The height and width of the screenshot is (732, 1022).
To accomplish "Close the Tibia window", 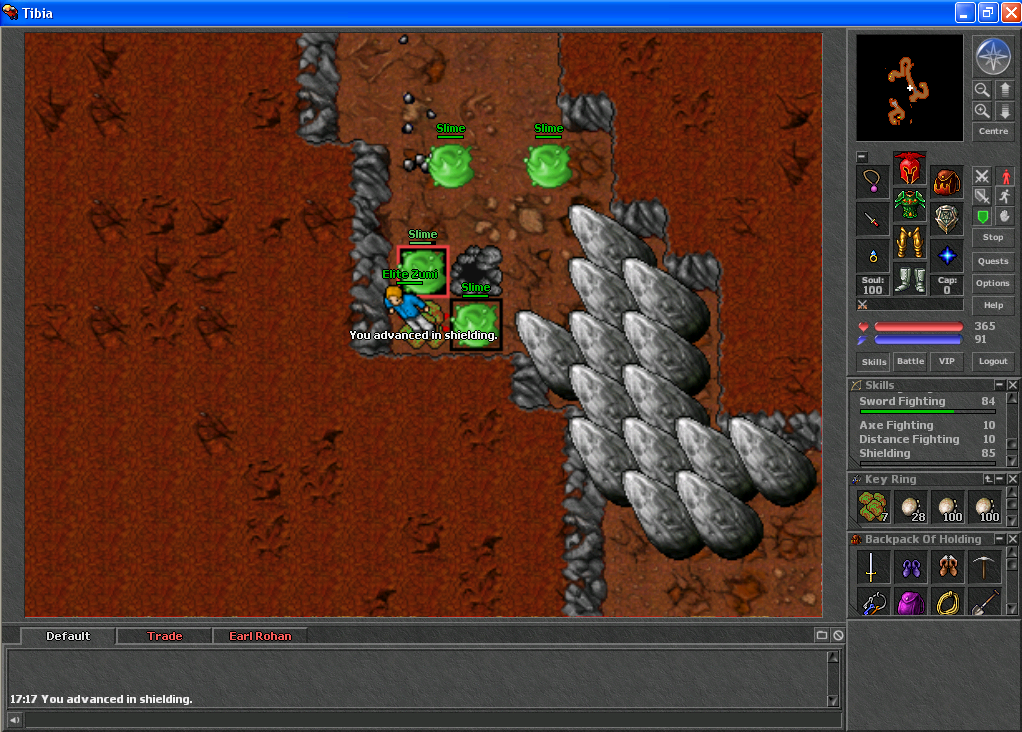I will click(1008, 13).
